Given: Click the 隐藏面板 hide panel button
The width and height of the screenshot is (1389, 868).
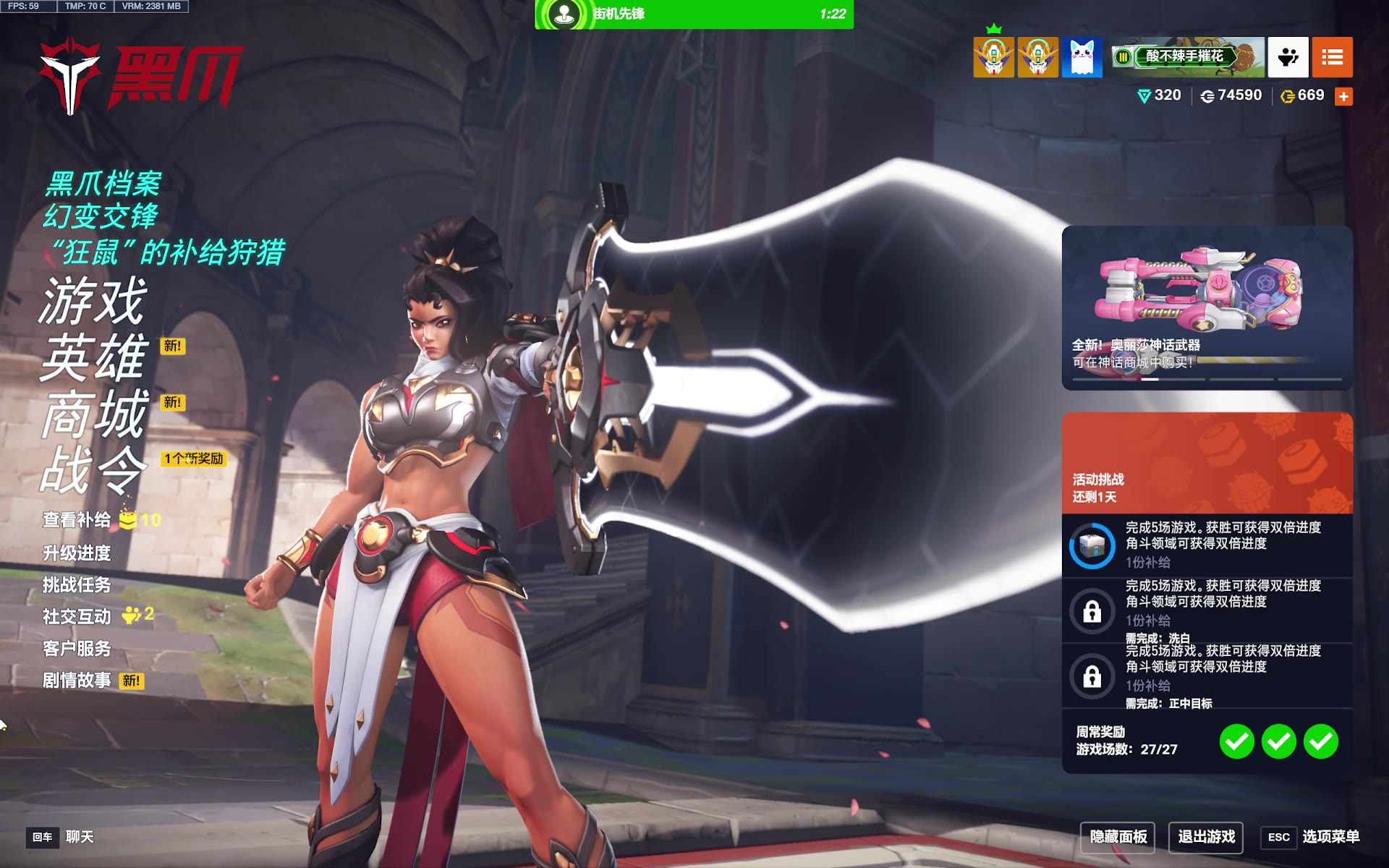Looking at the screenshot, I should 1118,837.
